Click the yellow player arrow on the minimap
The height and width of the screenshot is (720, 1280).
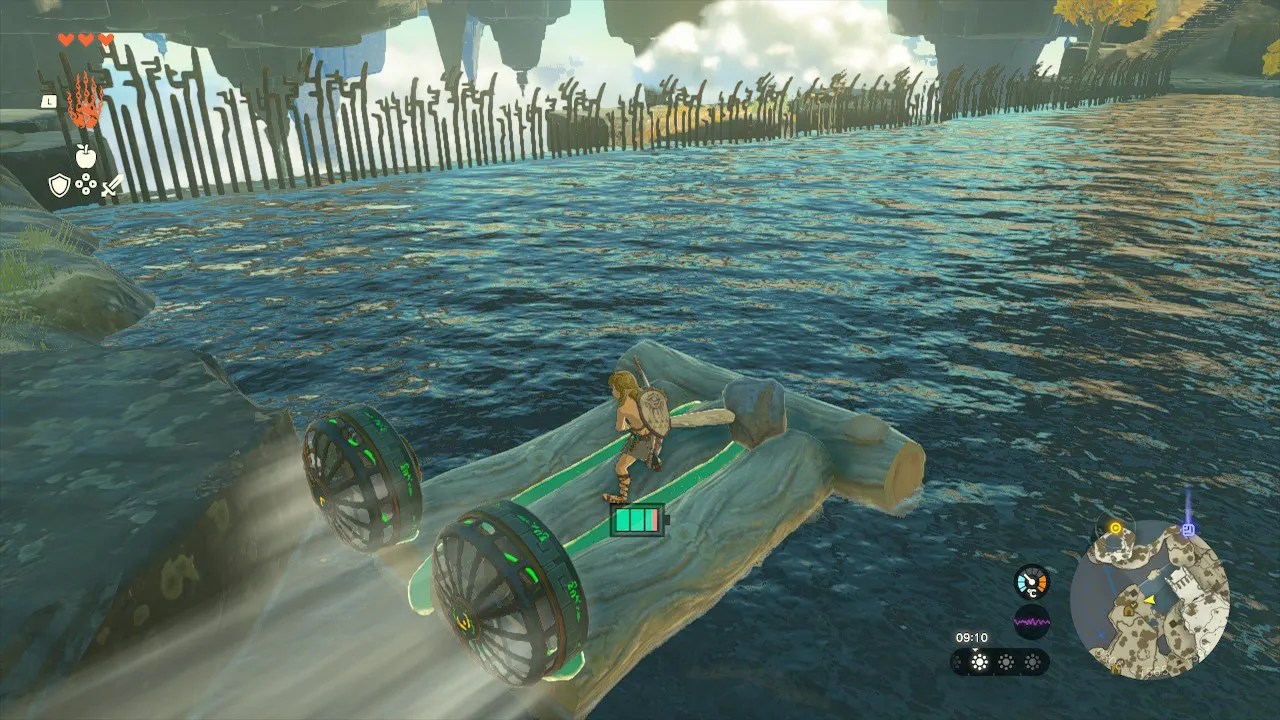pyautogui.click(x=1150, y=599)
